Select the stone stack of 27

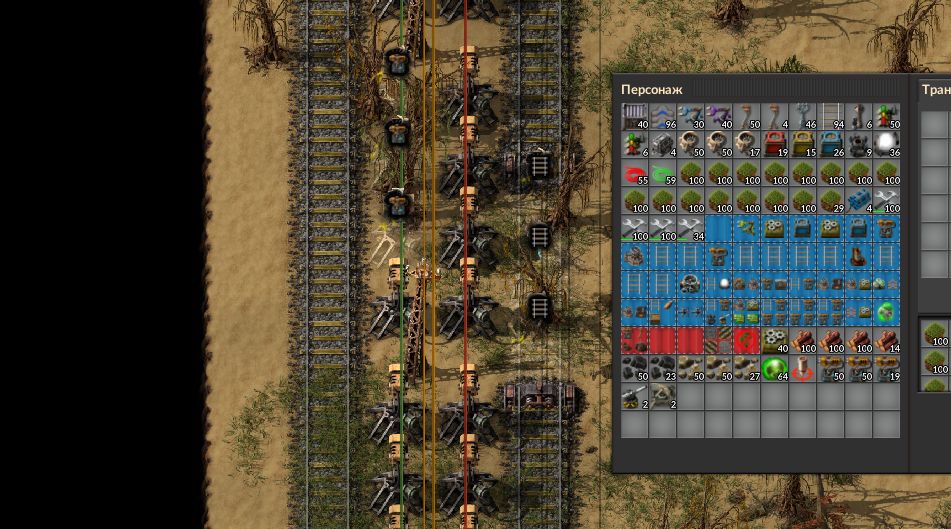[747, 369]
